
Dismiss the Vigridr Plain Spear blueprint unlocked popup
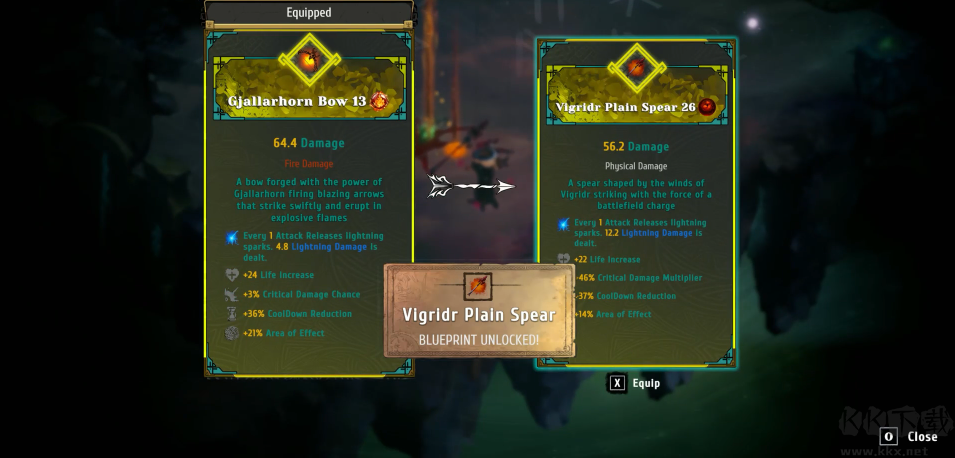(479, 311)
